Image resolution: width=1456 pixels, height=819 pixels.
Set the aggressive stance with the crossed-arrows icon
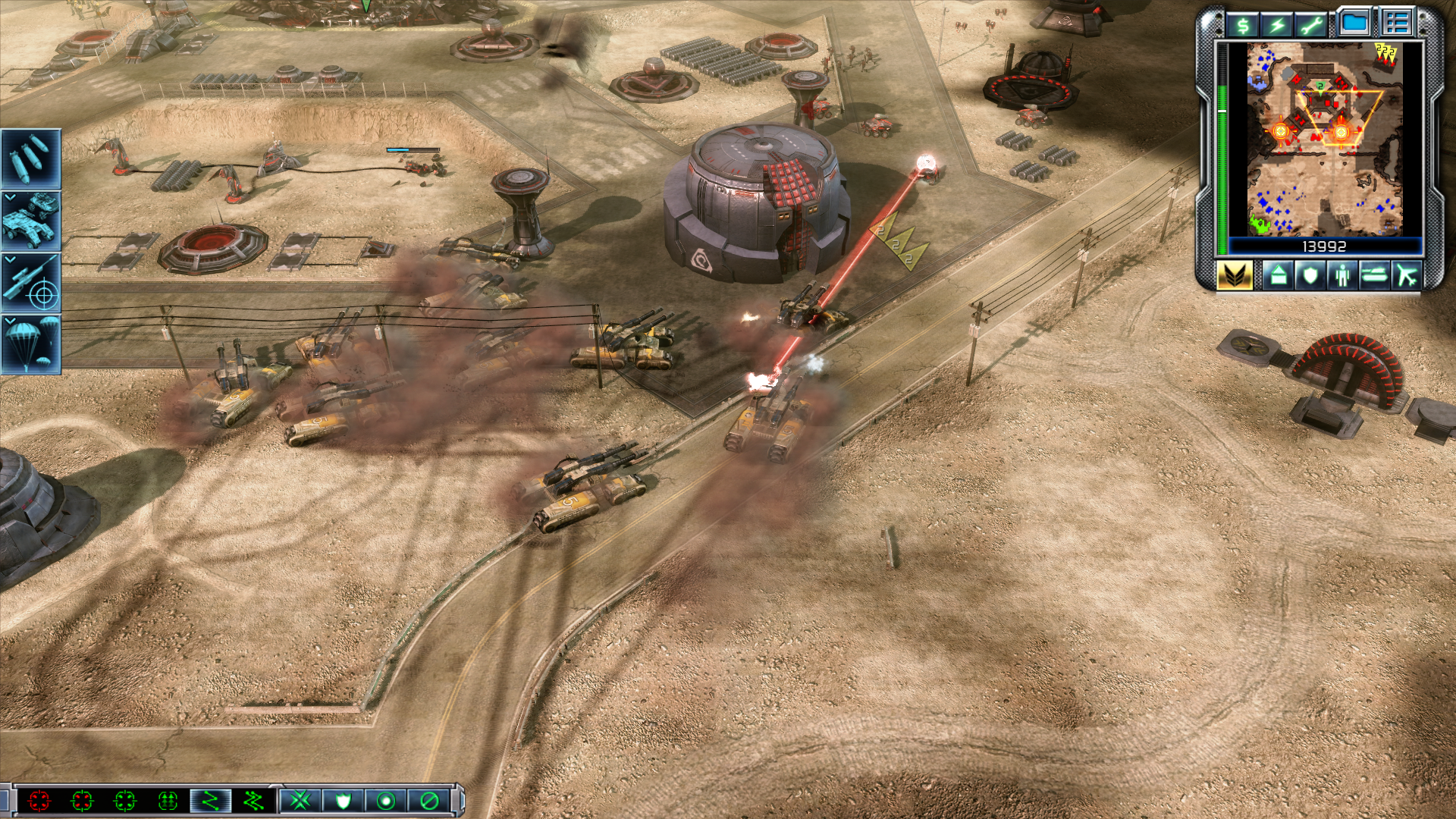tap(300, 800)
